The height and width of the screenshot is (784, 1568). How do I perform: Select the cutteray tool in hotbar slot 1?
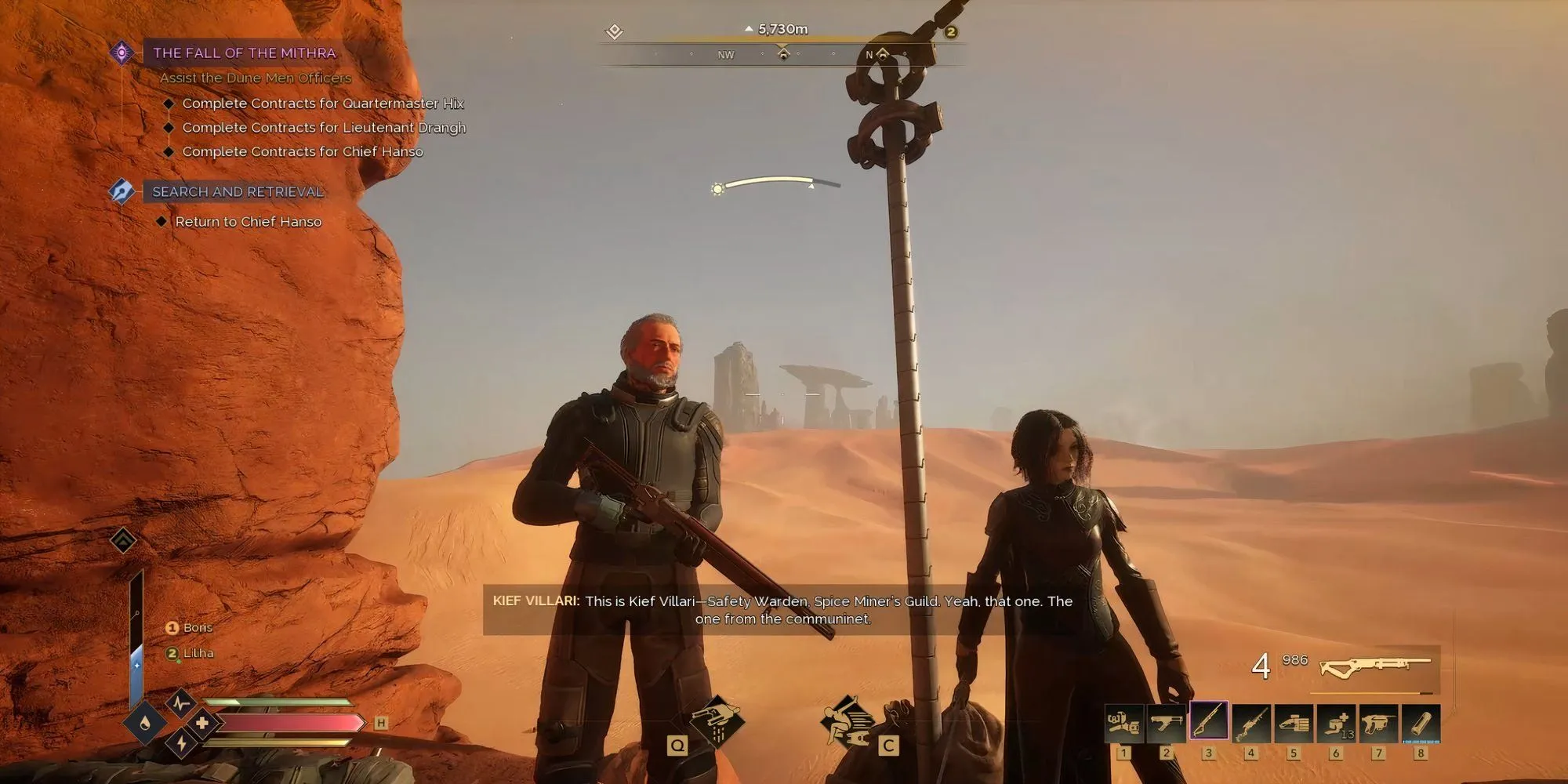[1123, 723]
